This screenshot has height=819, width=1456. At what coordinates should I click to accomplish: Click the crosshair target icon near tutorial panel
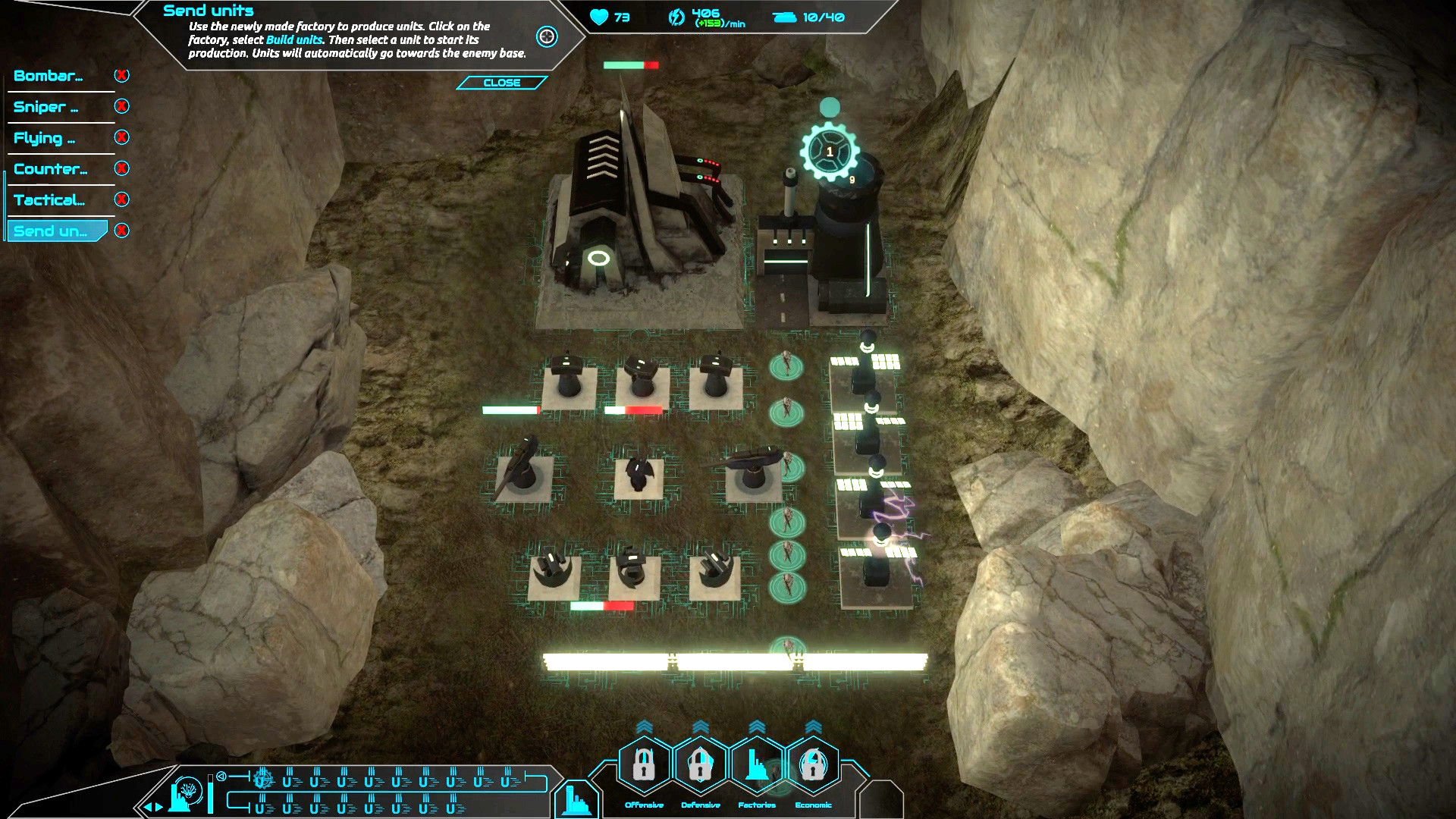546,37
